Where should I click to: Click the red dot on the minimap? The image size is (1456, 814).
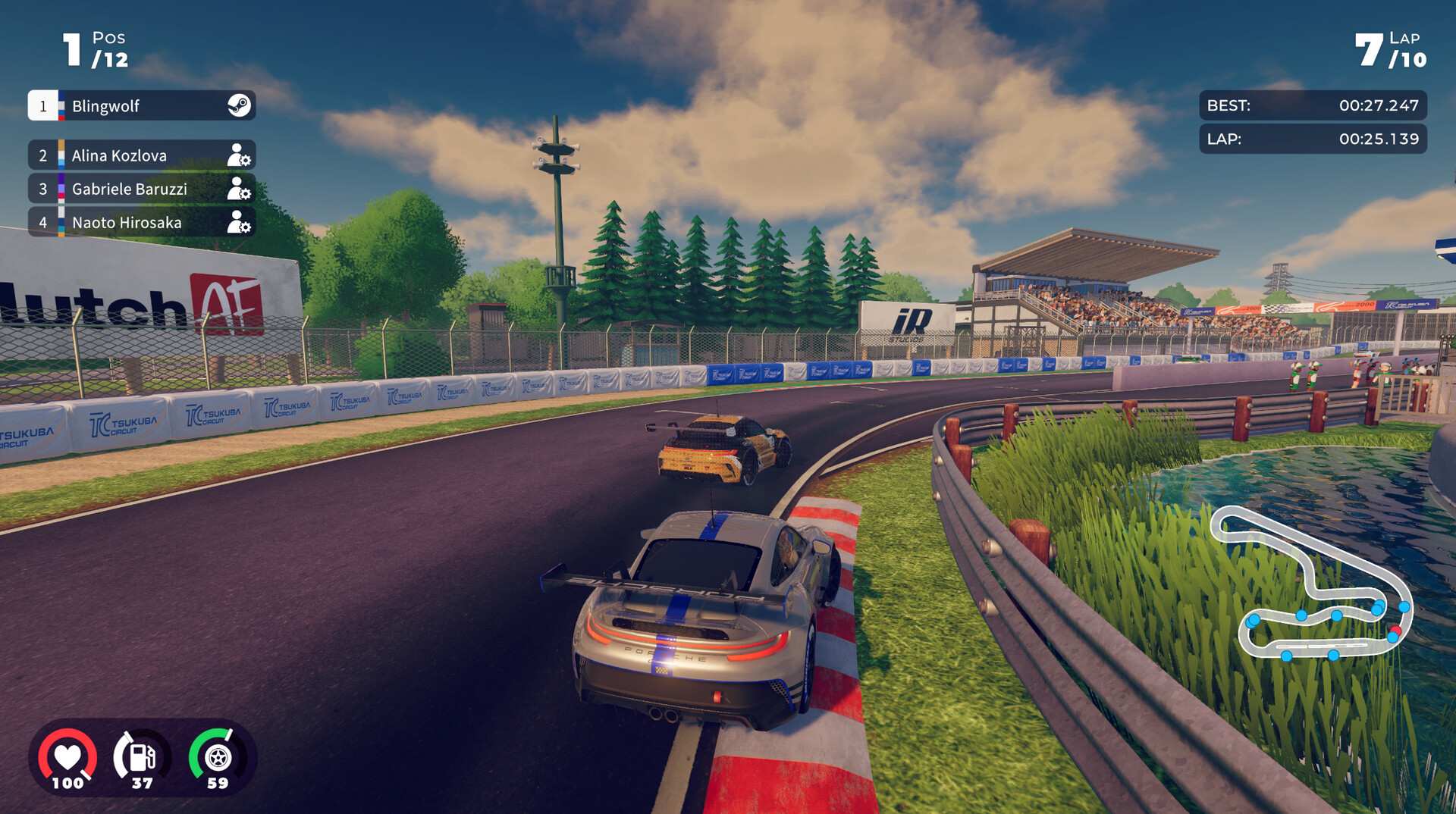pos(1395,631)
